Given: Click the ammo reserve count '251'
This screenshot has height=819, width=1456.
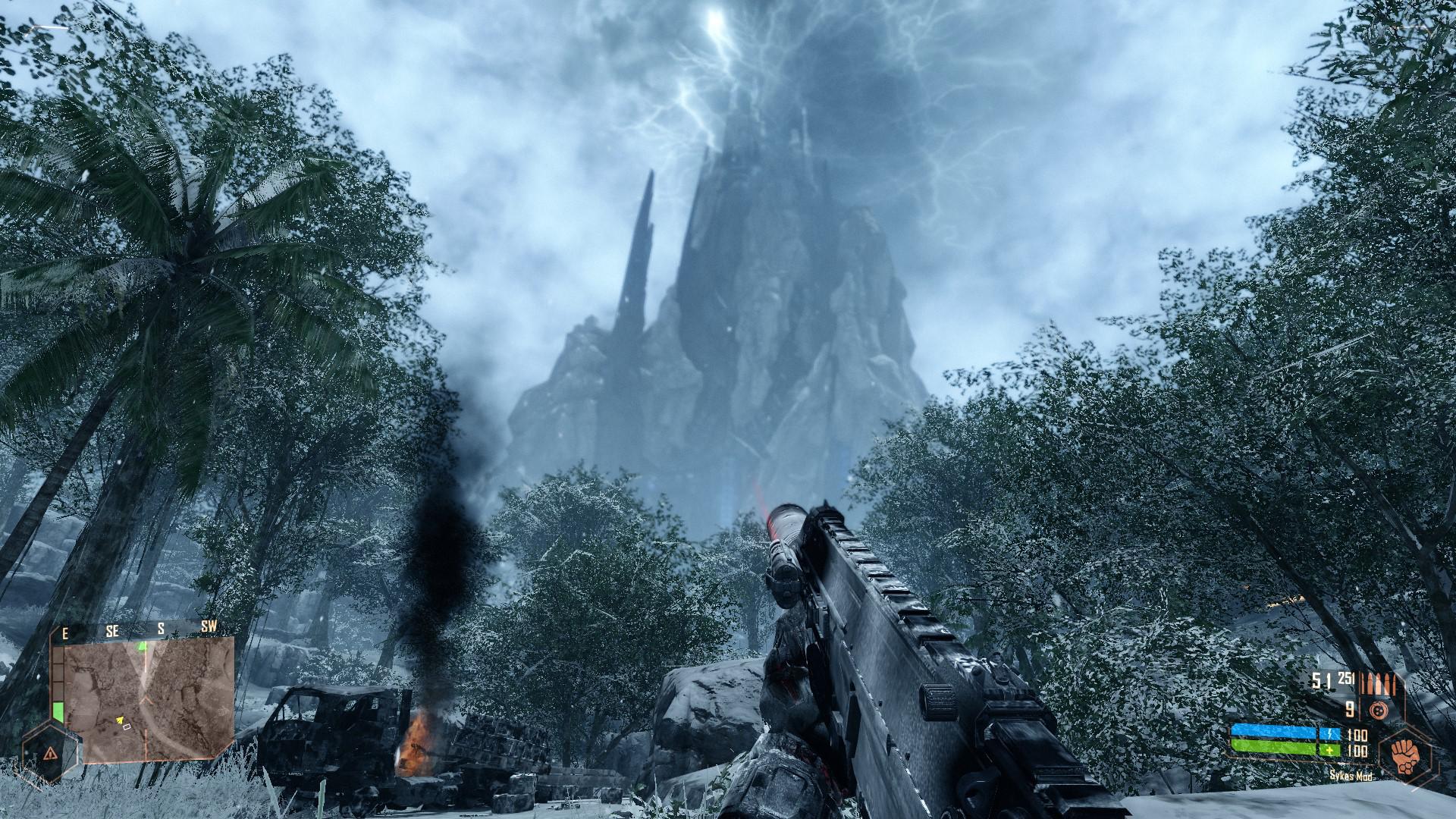Looking at the screenshot, I should click(1347, 678).
